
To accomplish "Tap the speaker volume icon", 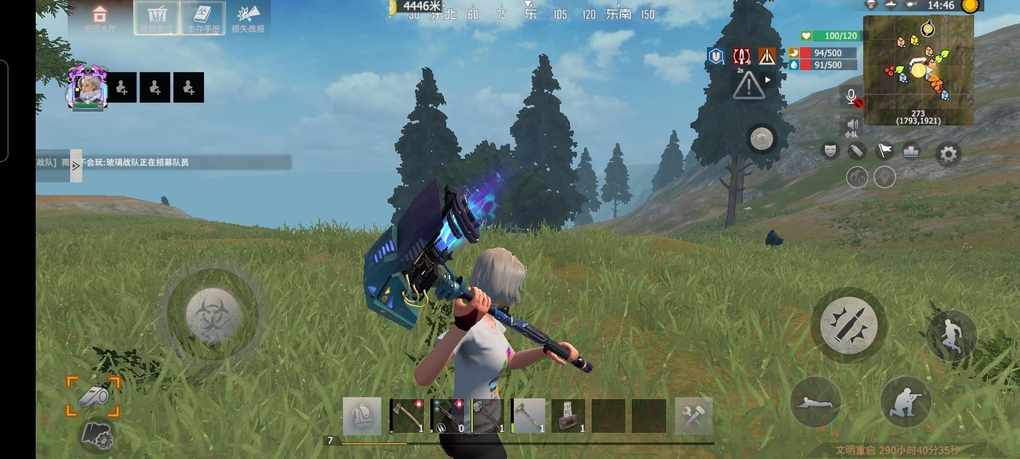I will [853, 126].
